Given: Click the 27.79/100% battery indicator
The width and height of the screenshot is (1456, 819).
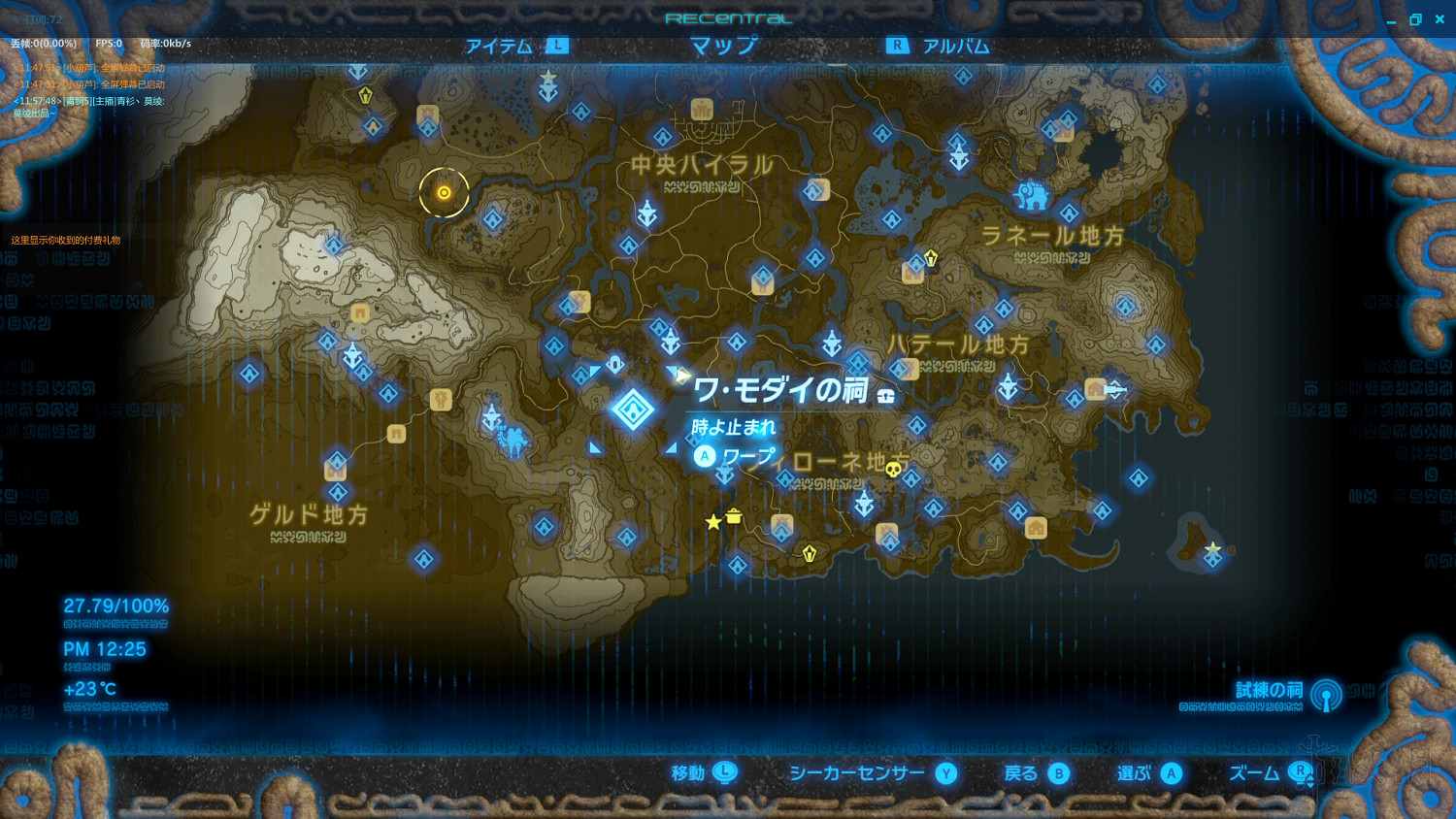Looking at the screenshot, I should point(116,605).
